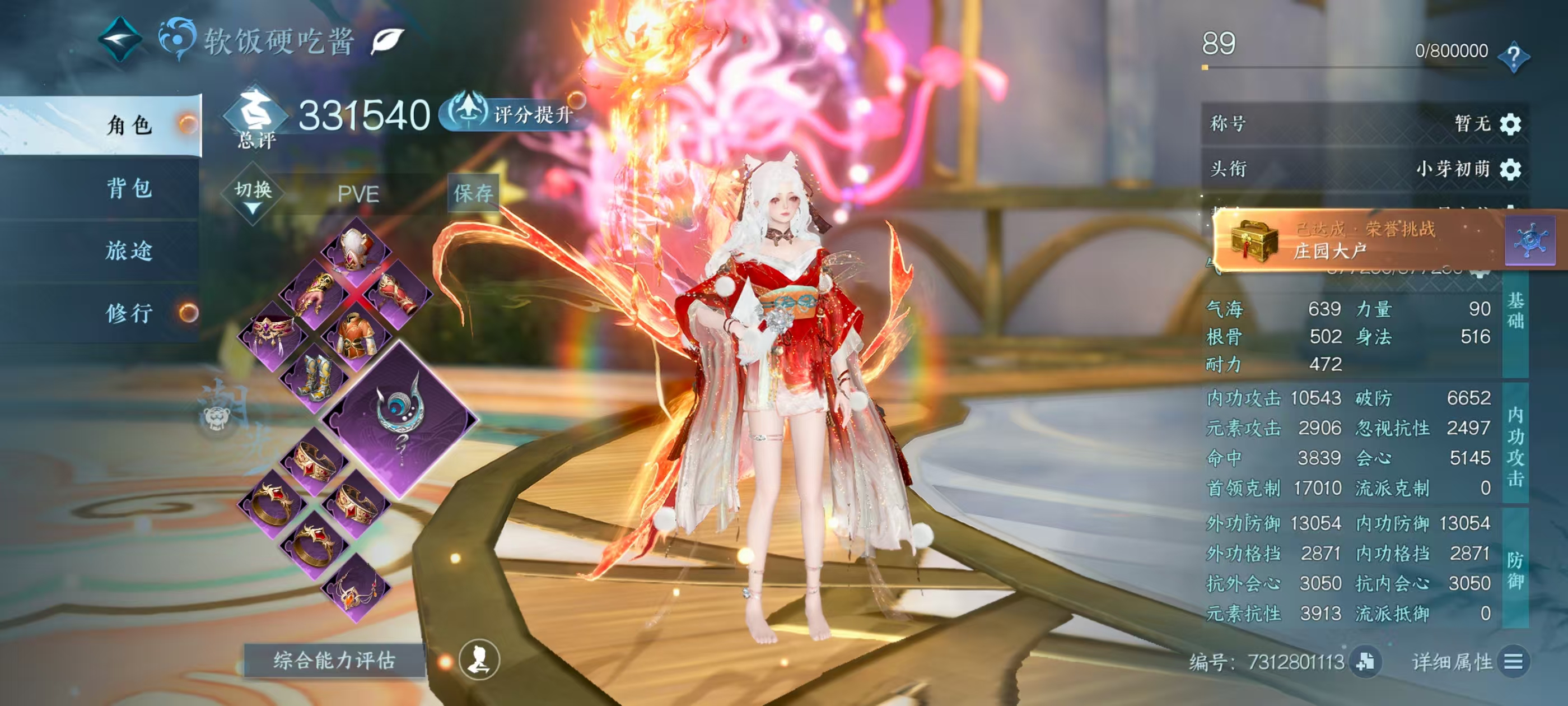Viewport: 1568px width, 706px height.
Task: Go back using the top-left arrow
Action: click(120, 40)
